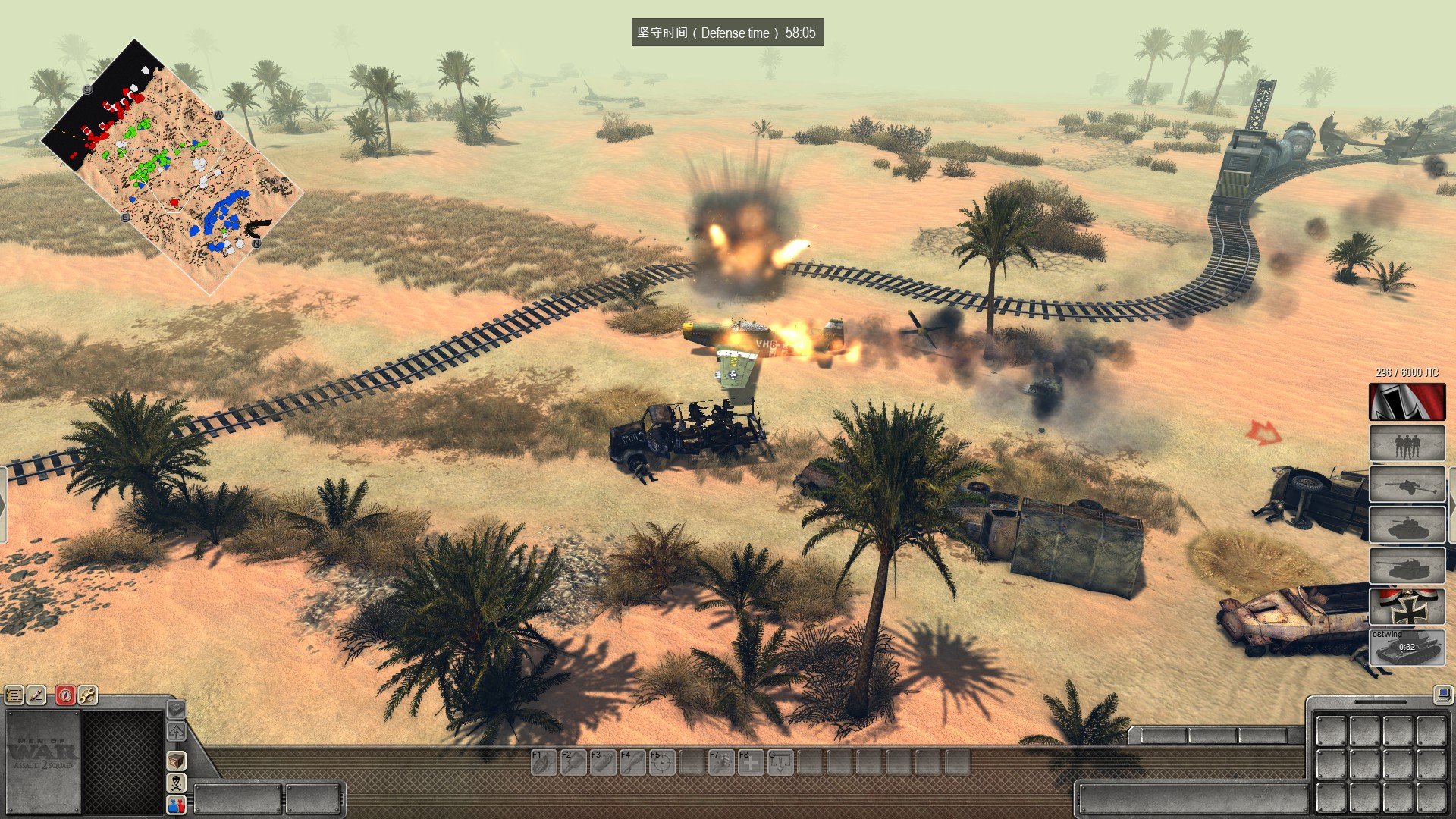The height and width of the screenshot is (819, 1456).
Task: Use the F8 medical heal command
Action: coord(751,762)
